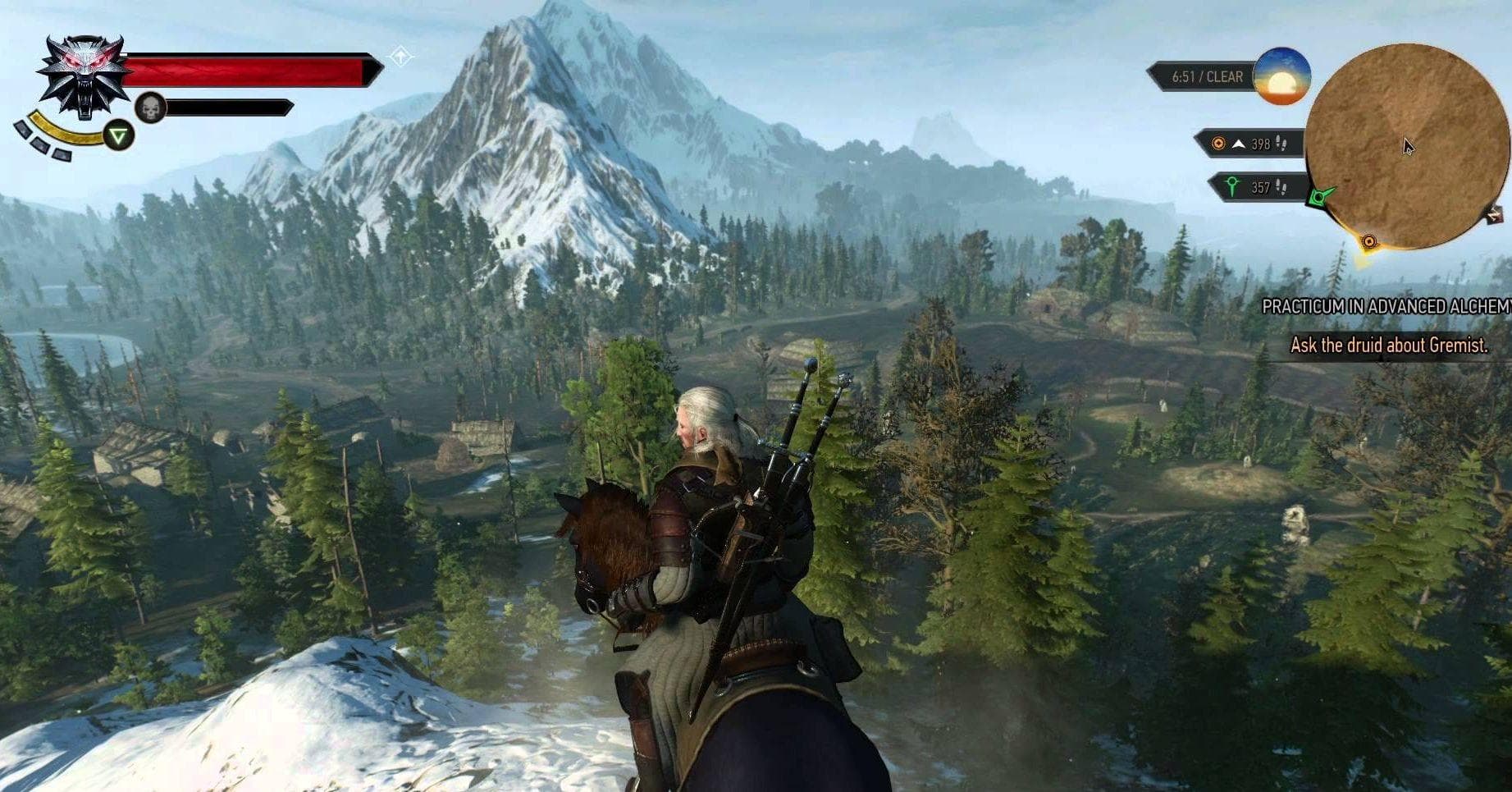Image resolution: width=1512 pixels, height=792 pixels.
Task: Click the wolf head medallion
Action: pyautogui.click(x=85, y=76)
